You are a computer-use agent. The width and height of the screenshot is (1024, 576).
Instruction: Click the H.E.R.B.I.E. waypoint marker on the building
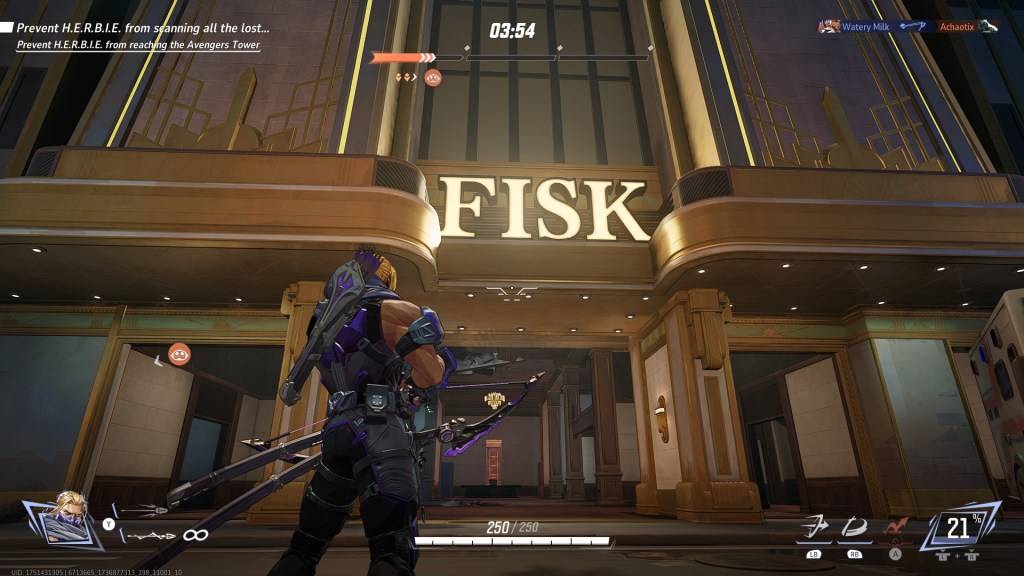click(x=180, y=352)
